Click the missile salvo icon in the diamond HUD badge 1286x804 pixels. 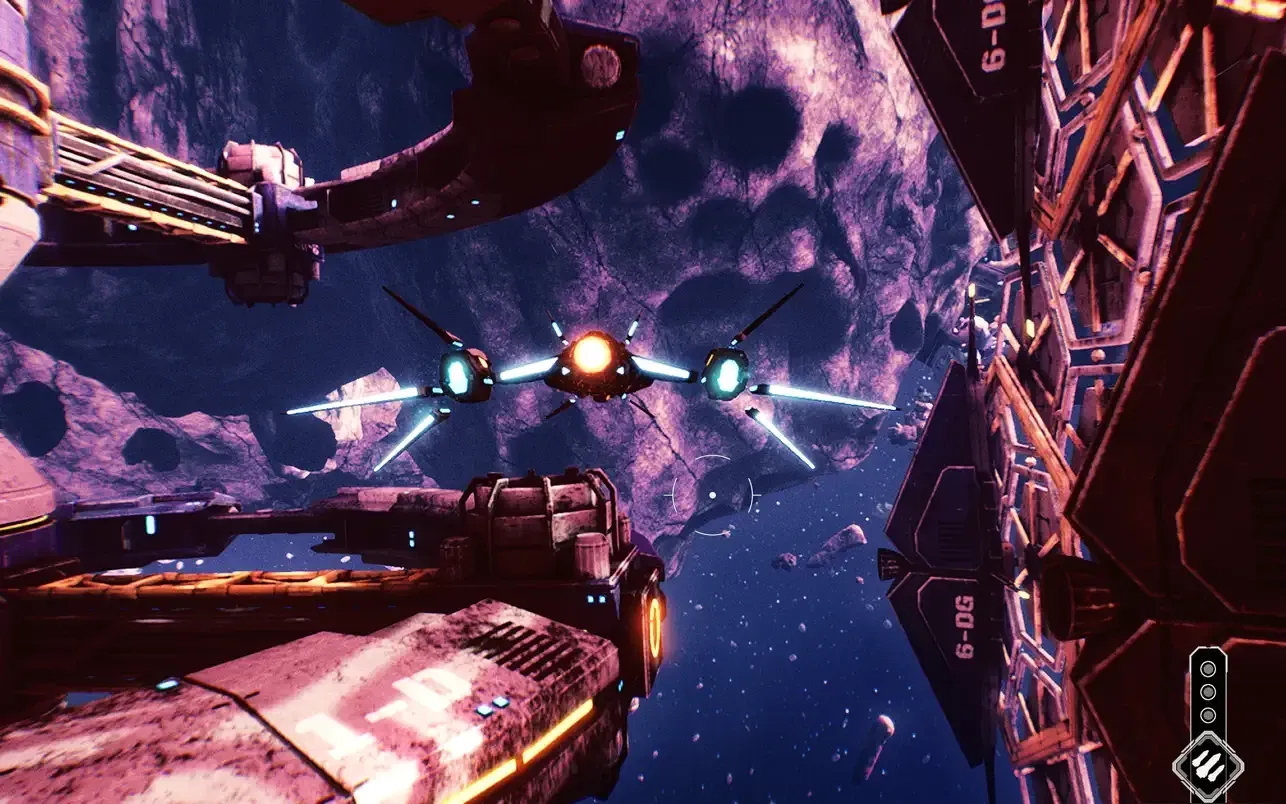(1207, 764)
